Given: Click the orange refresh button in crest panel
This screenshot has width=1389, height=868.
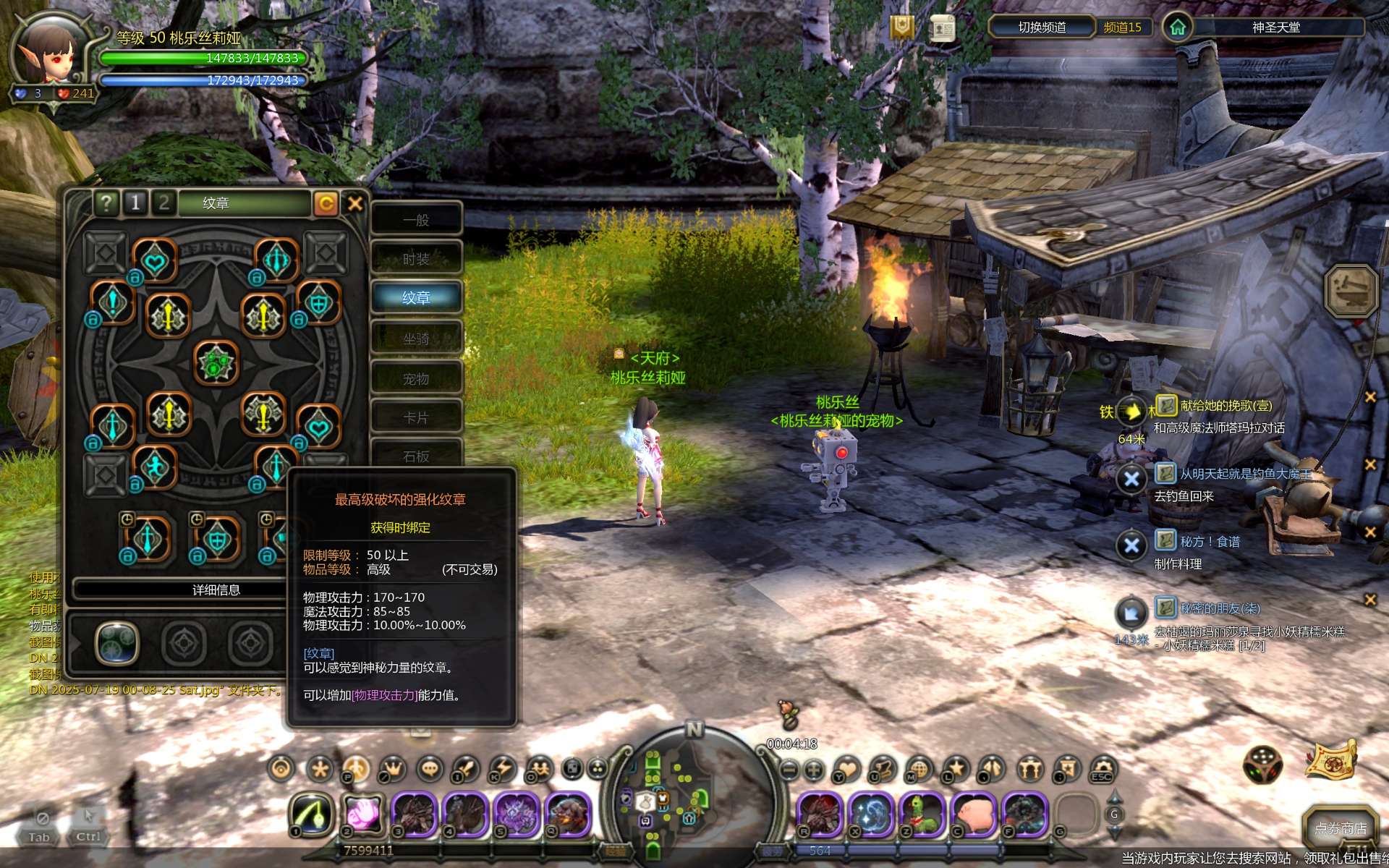Looking at the screenshot, I should pos(326,203).
